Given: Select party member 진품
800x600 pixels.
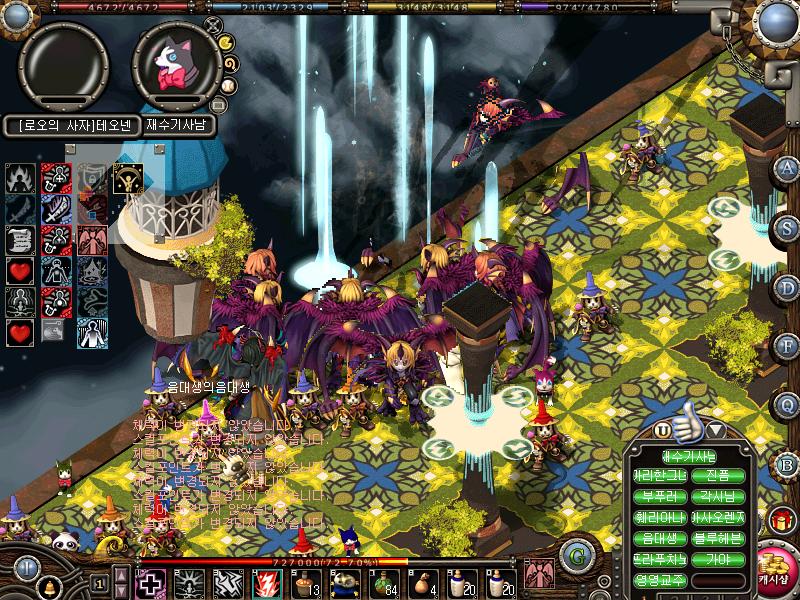Looking at the screenshot, I should 717,476.
